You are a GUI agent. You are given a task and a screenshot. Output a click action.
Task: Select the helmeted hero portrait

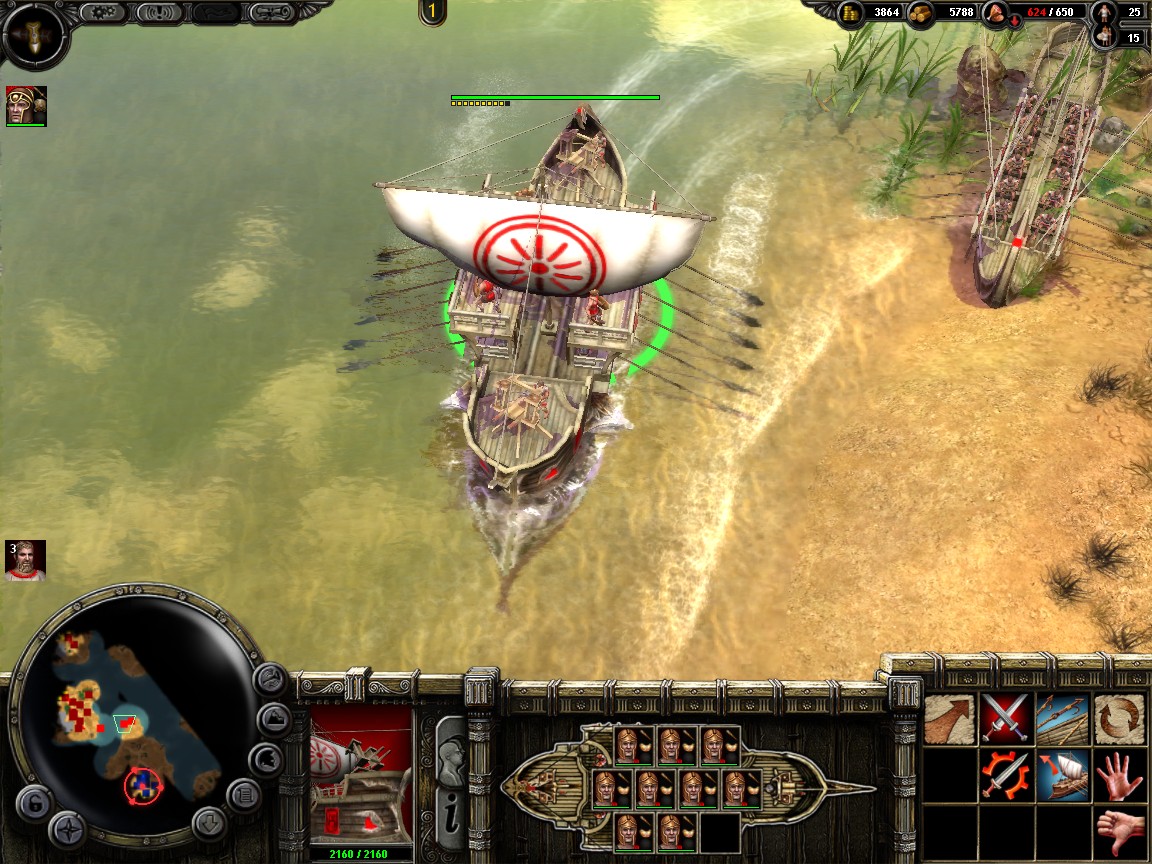pos(25,105)
